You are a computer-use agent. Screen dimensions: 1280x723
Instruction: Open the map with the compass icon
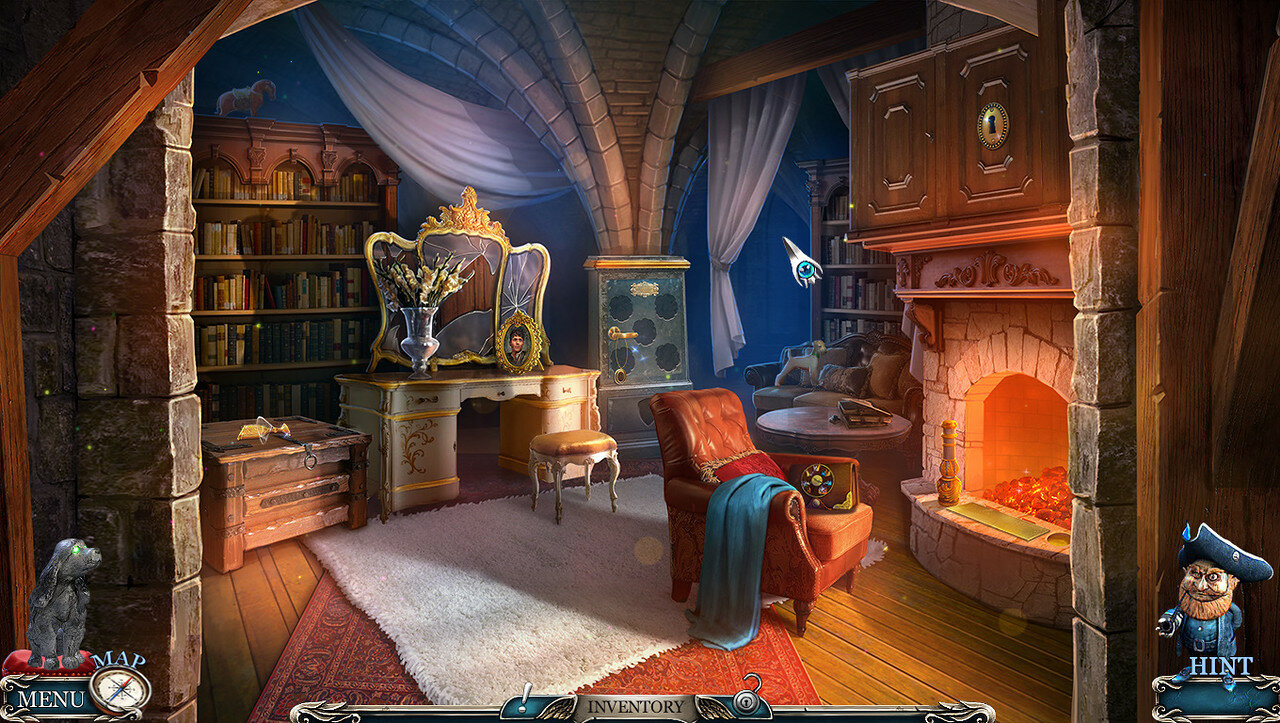[120, 689]
